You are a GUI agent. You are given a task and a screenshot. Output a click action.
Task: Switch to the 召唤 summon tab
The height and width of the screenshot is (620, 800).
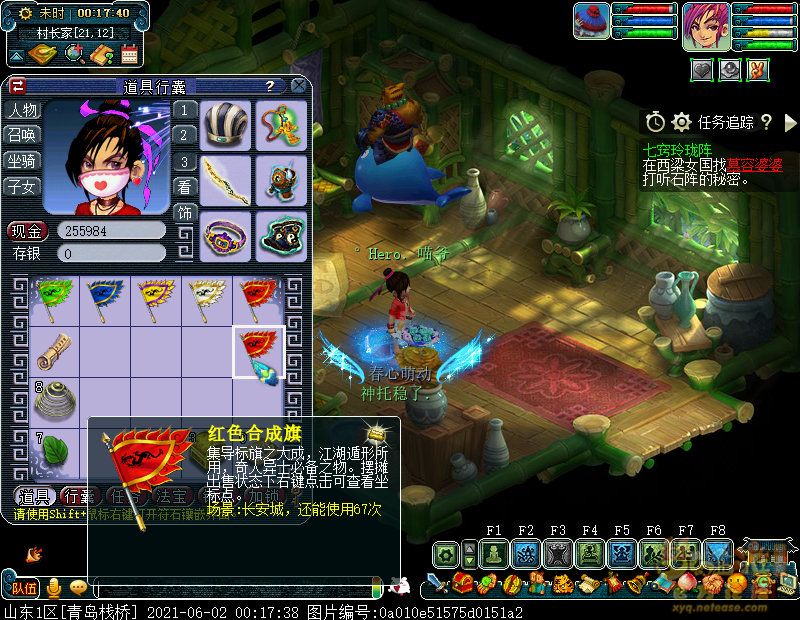(x=22, y=135)
